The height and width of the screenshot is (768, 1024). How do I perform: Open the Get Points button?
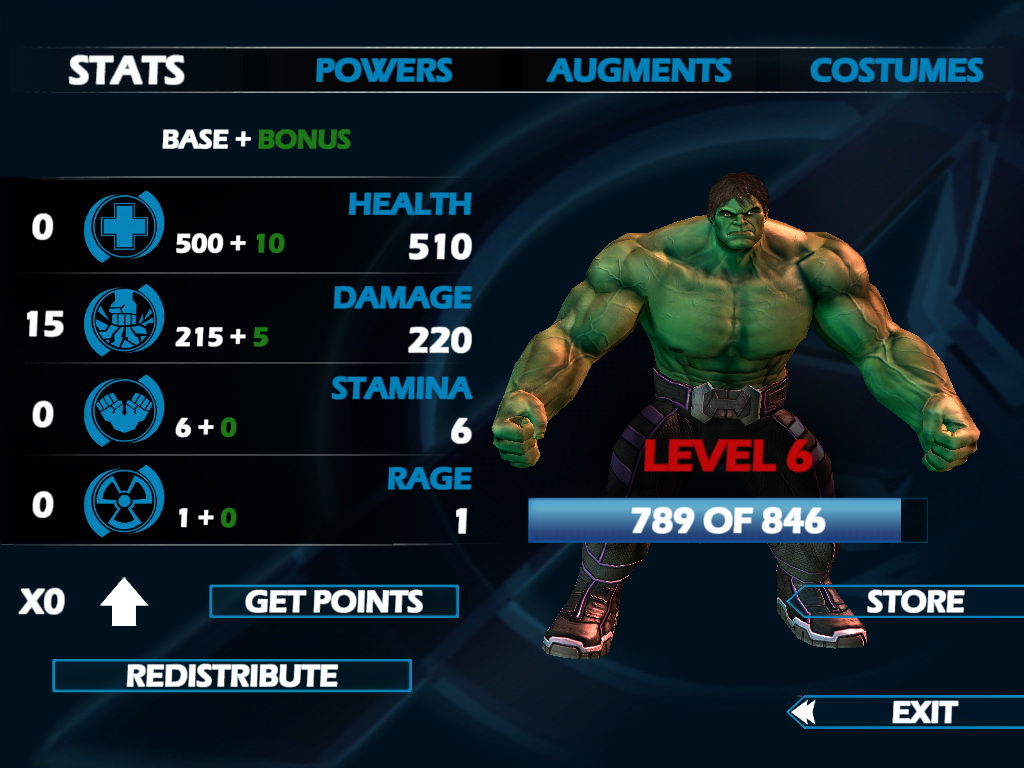[x=334, y=602]
